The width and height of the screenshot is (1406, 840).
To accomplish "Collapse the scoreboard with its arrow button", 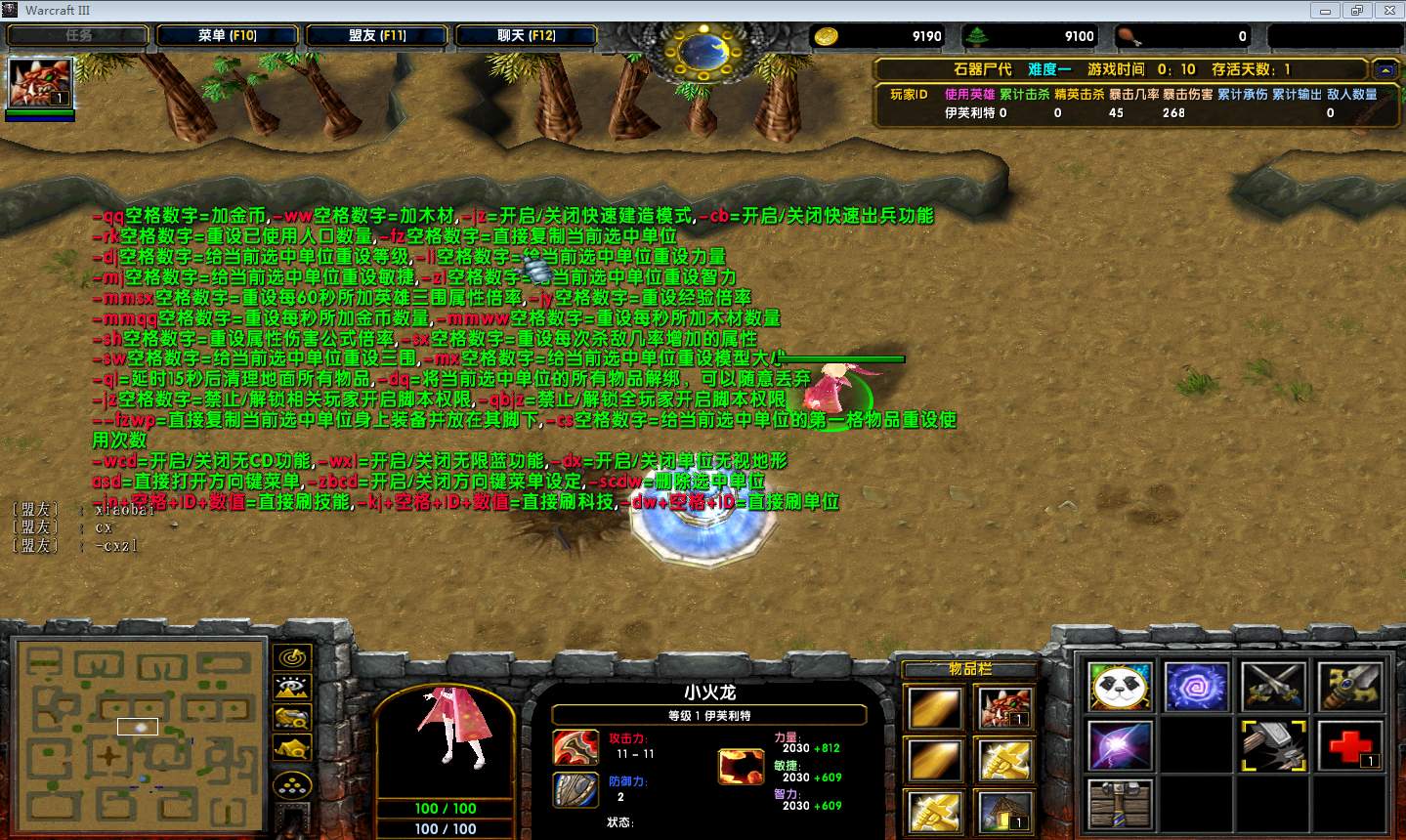I will pos(1385,69).
